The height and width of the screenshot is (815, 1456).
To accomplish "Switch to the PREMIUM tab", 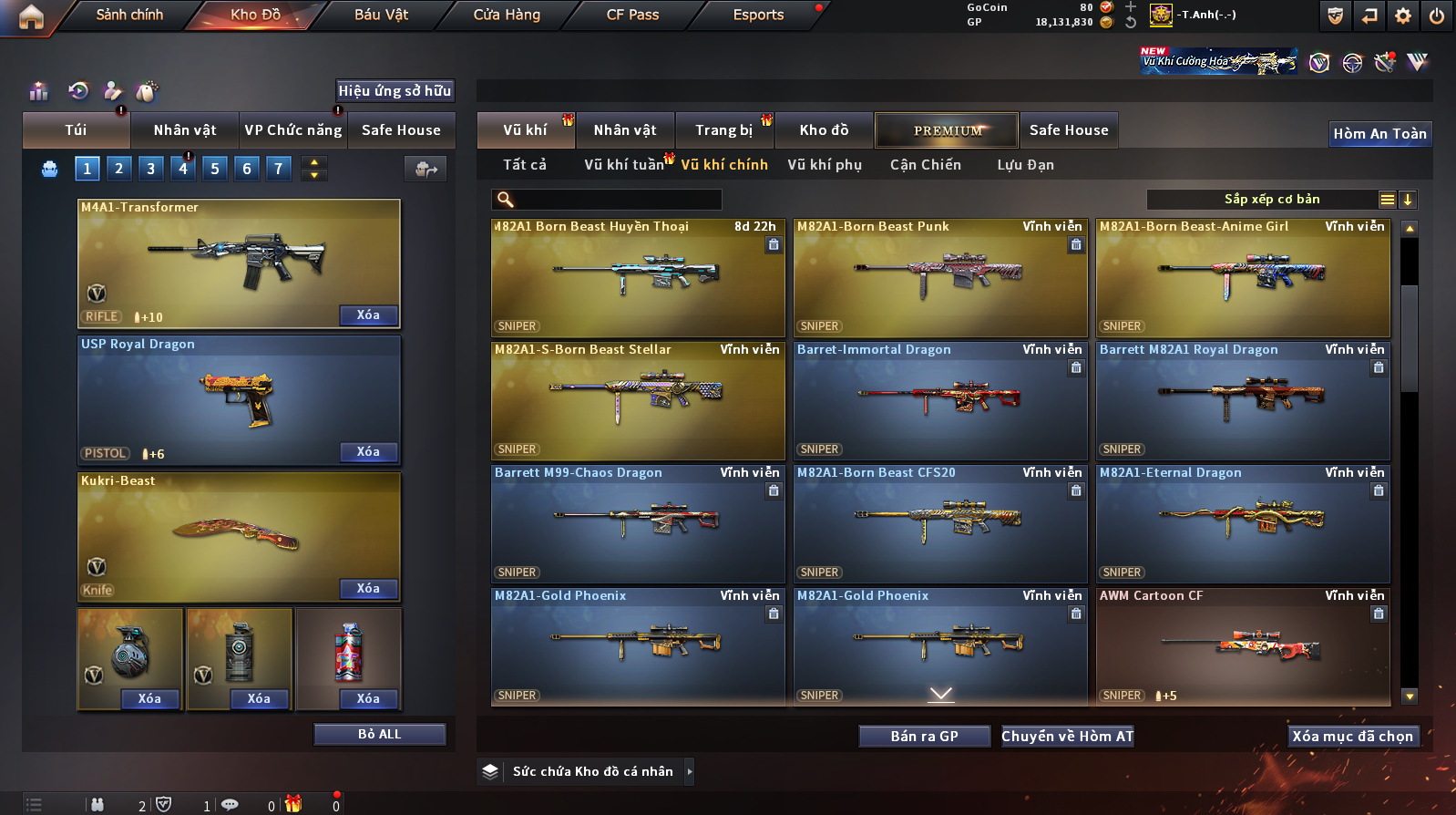I will [x=948, y=130].
